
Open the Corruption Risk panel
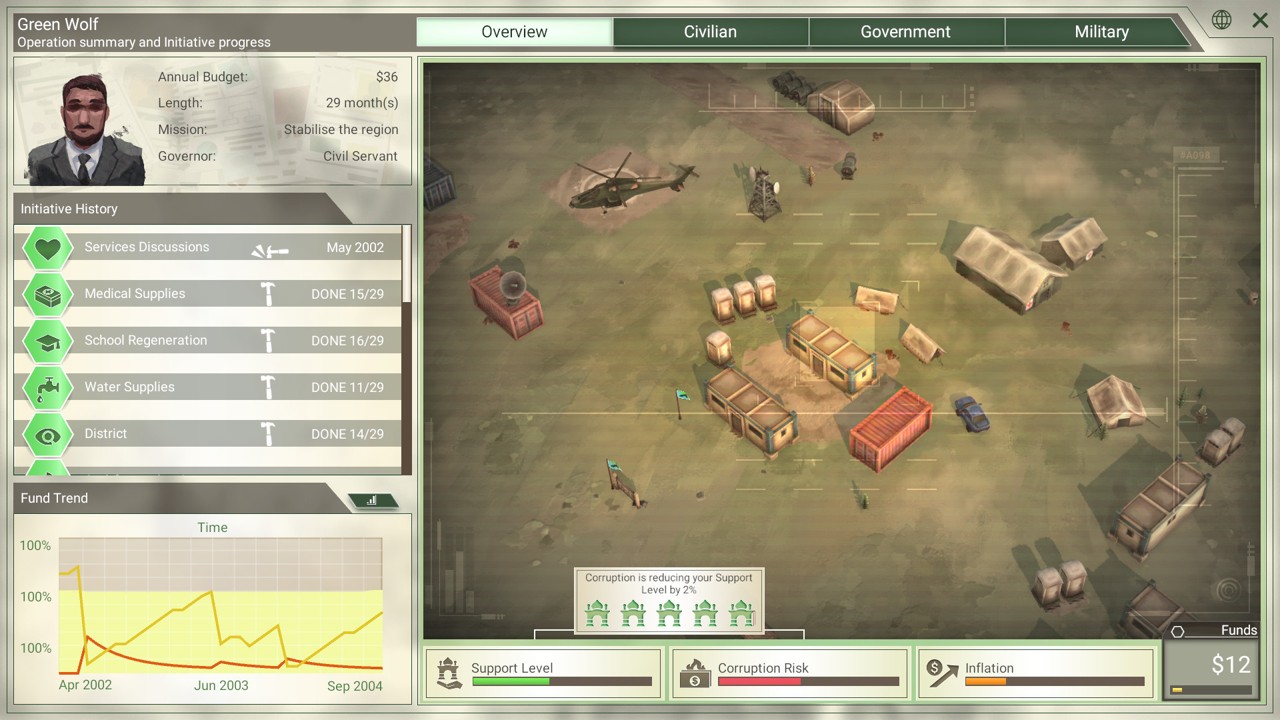789,673
